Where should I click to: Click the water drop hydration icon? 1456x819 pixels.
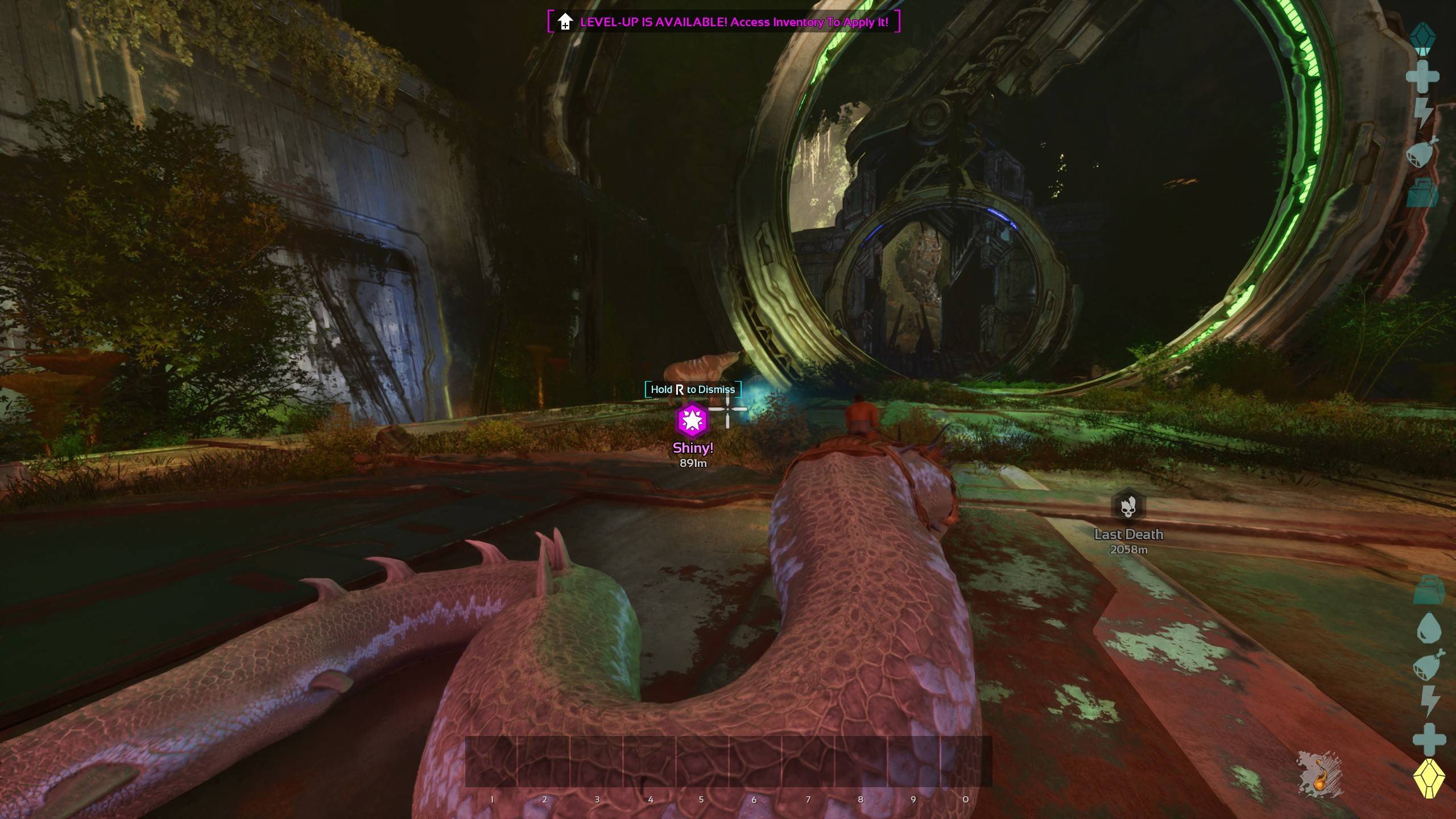(x=1428, y=628)
